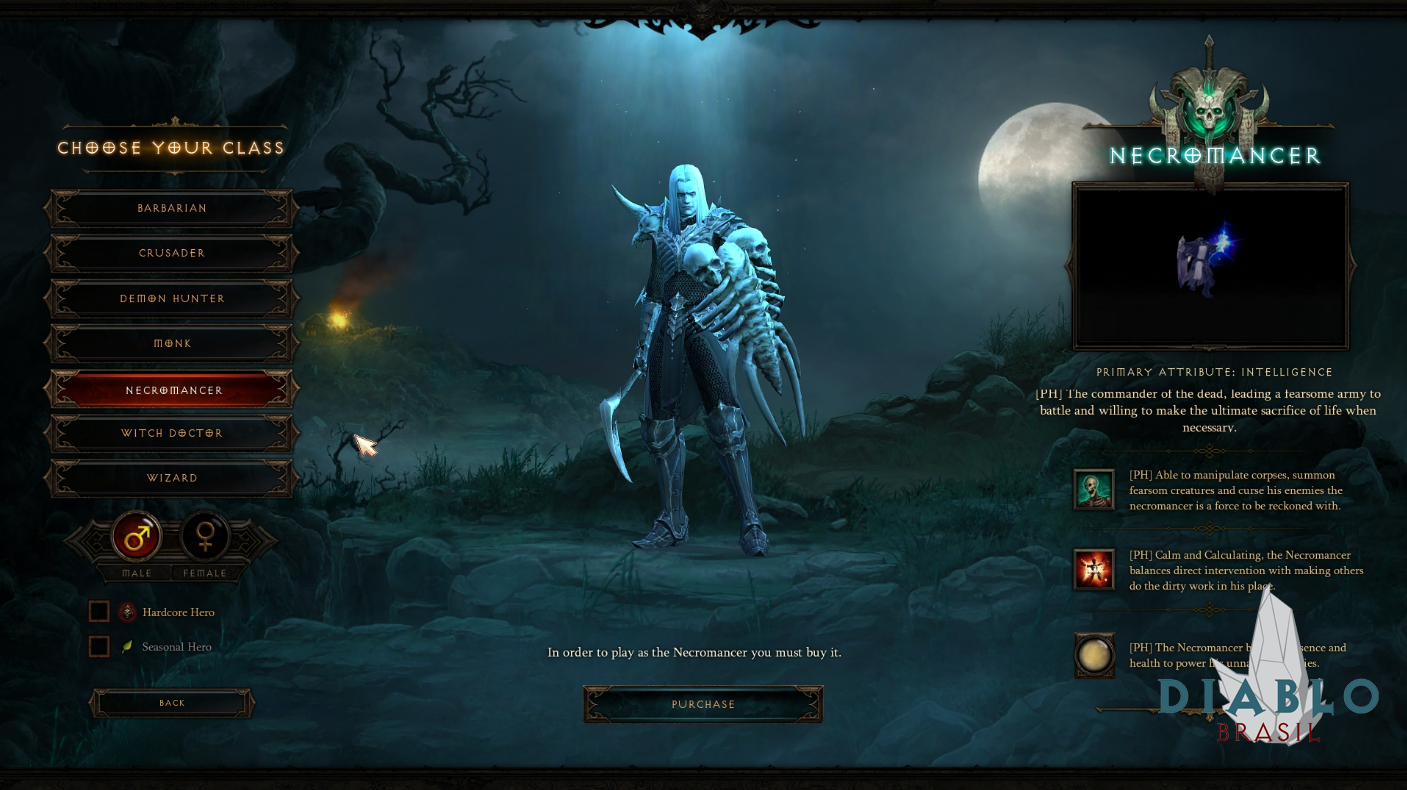Select the red explosion ability icon
Screen dimensions: 1407x790
[1093, 569]
